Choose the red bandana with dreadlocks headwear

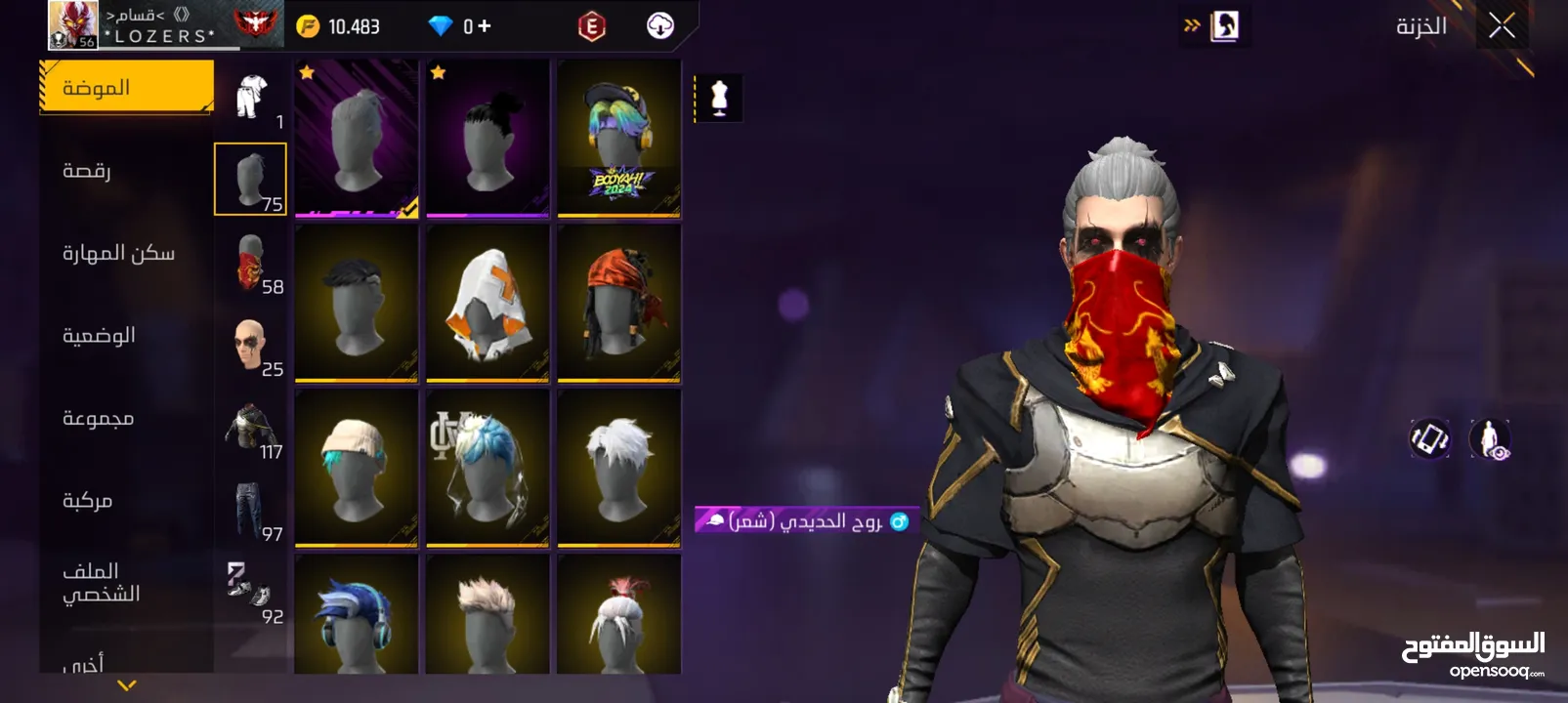618,303
